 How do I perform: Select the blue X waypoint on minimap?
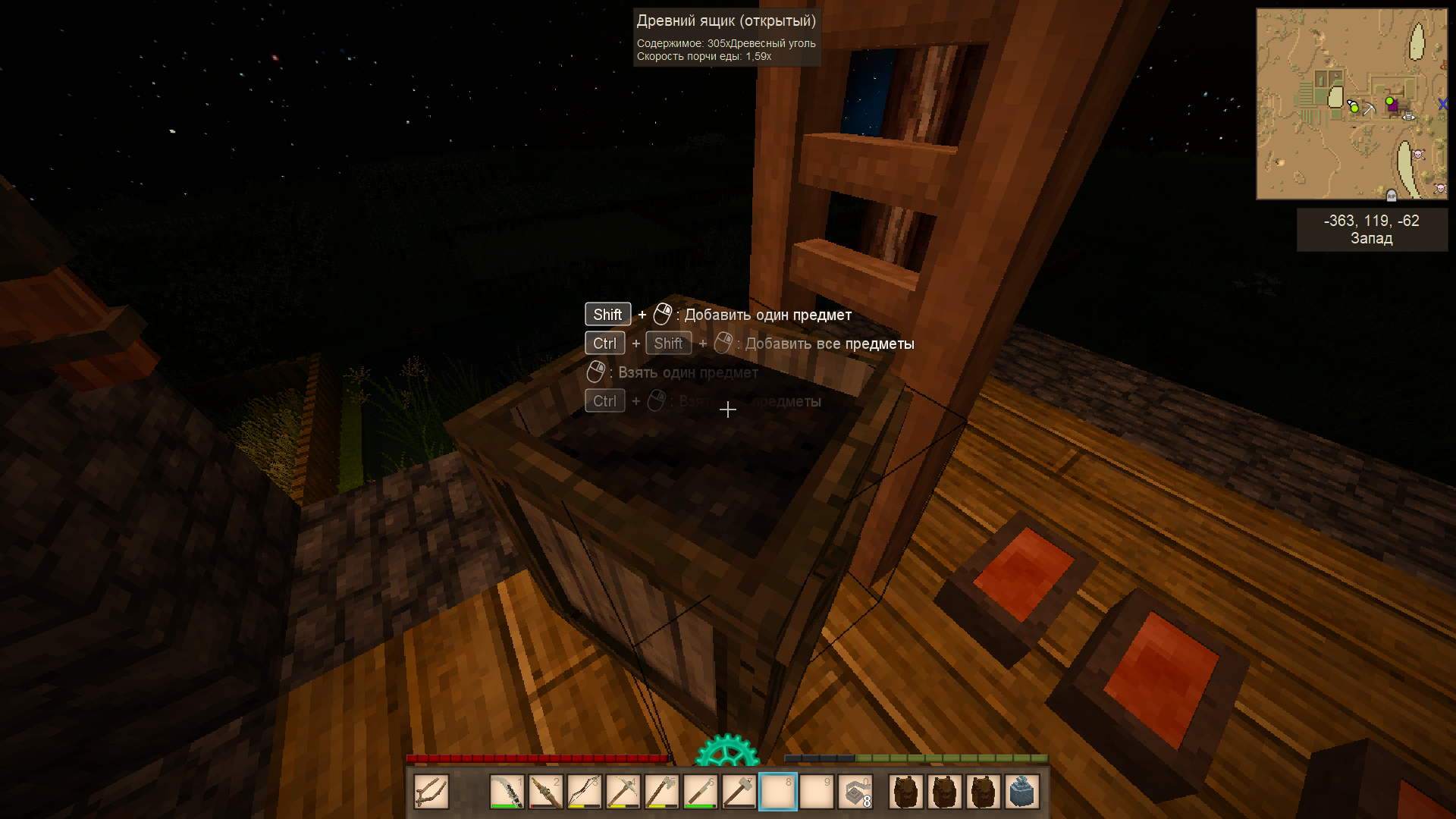(x=1442, y=104)
